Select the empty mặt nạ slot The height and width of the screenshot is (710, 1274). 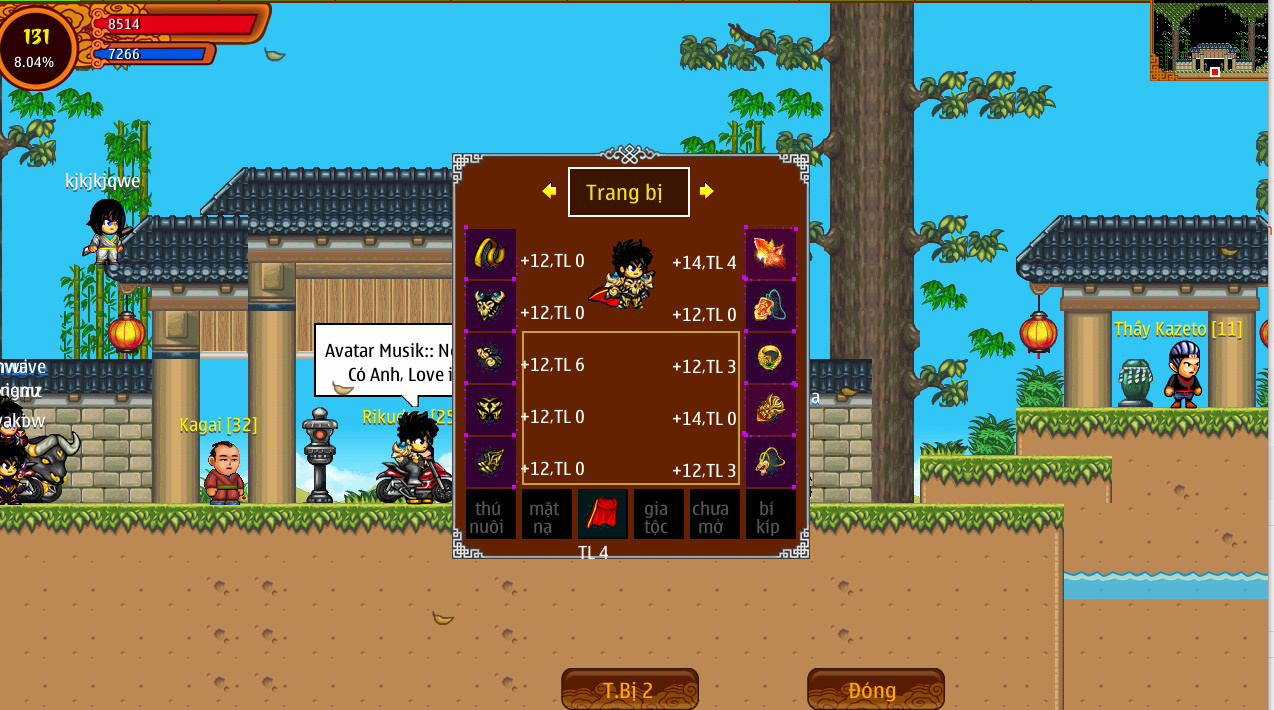[x=546, y=514]
